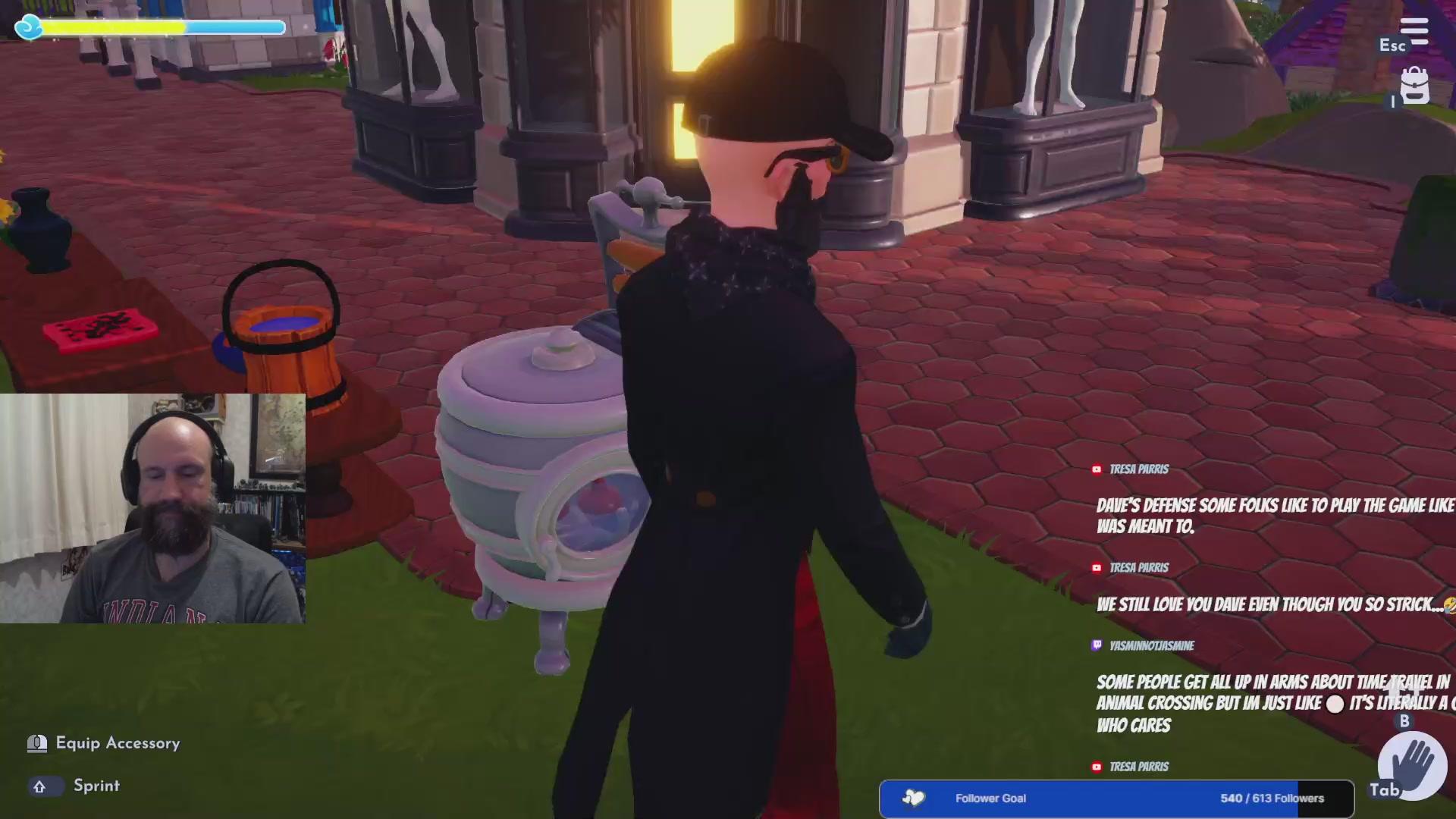
Task: Click the Follower Goal progress bar
Action: [1115, 798]
